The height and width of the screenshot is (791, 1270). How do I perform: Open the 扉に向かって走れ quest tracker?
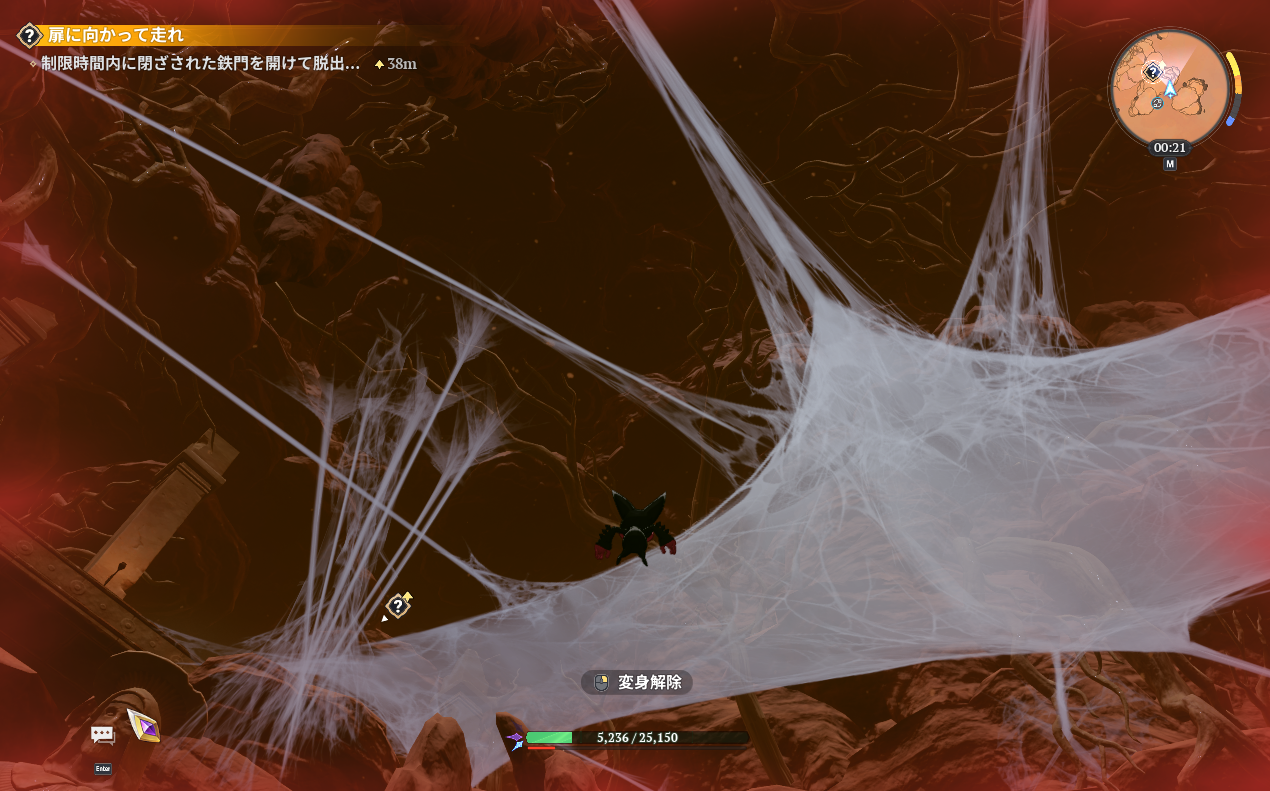[116, 36]
